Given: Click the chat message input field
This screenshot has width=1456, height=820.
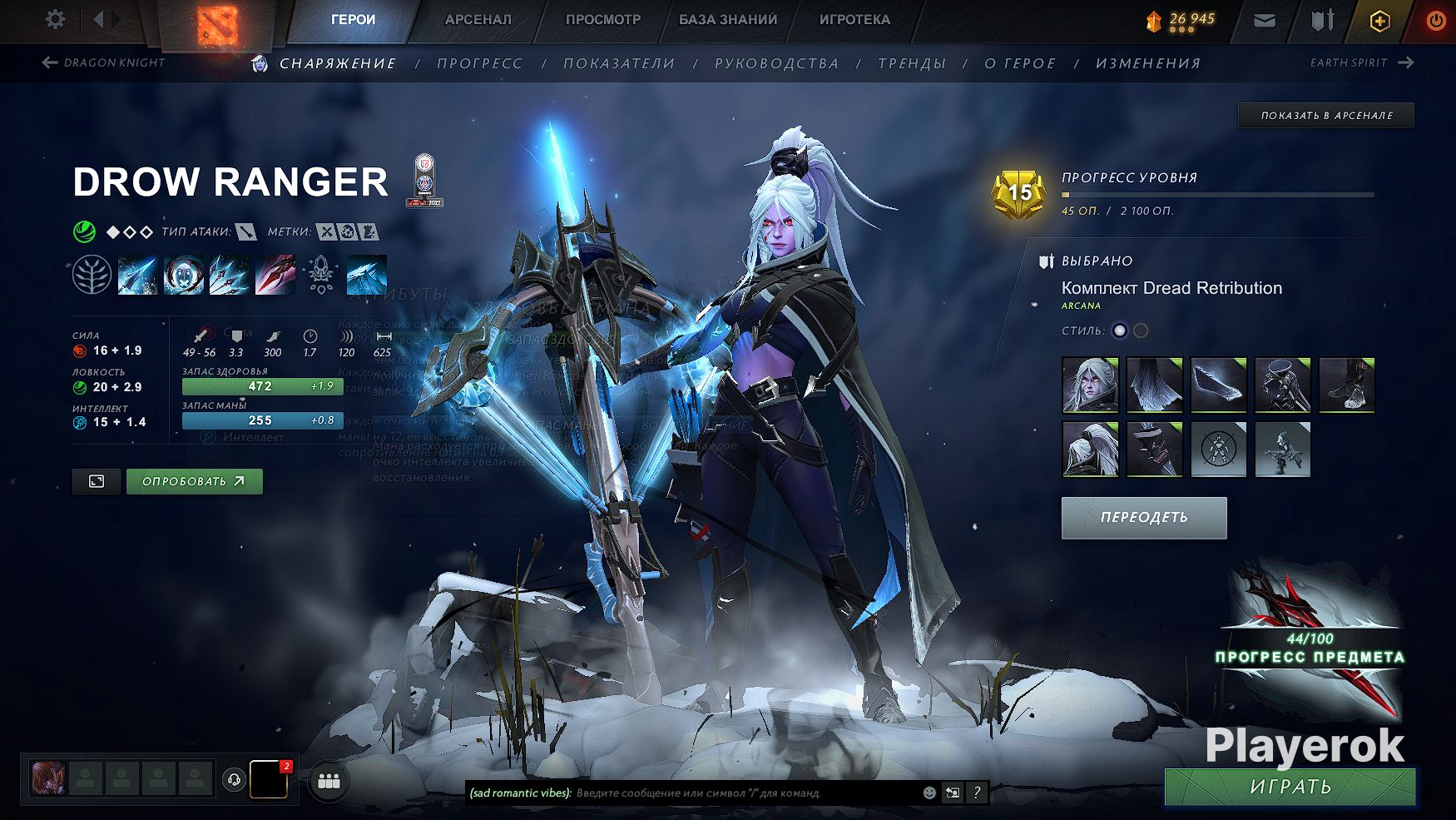Looking at the screenshot, I should pyautogui.click(x=740, y=793).
